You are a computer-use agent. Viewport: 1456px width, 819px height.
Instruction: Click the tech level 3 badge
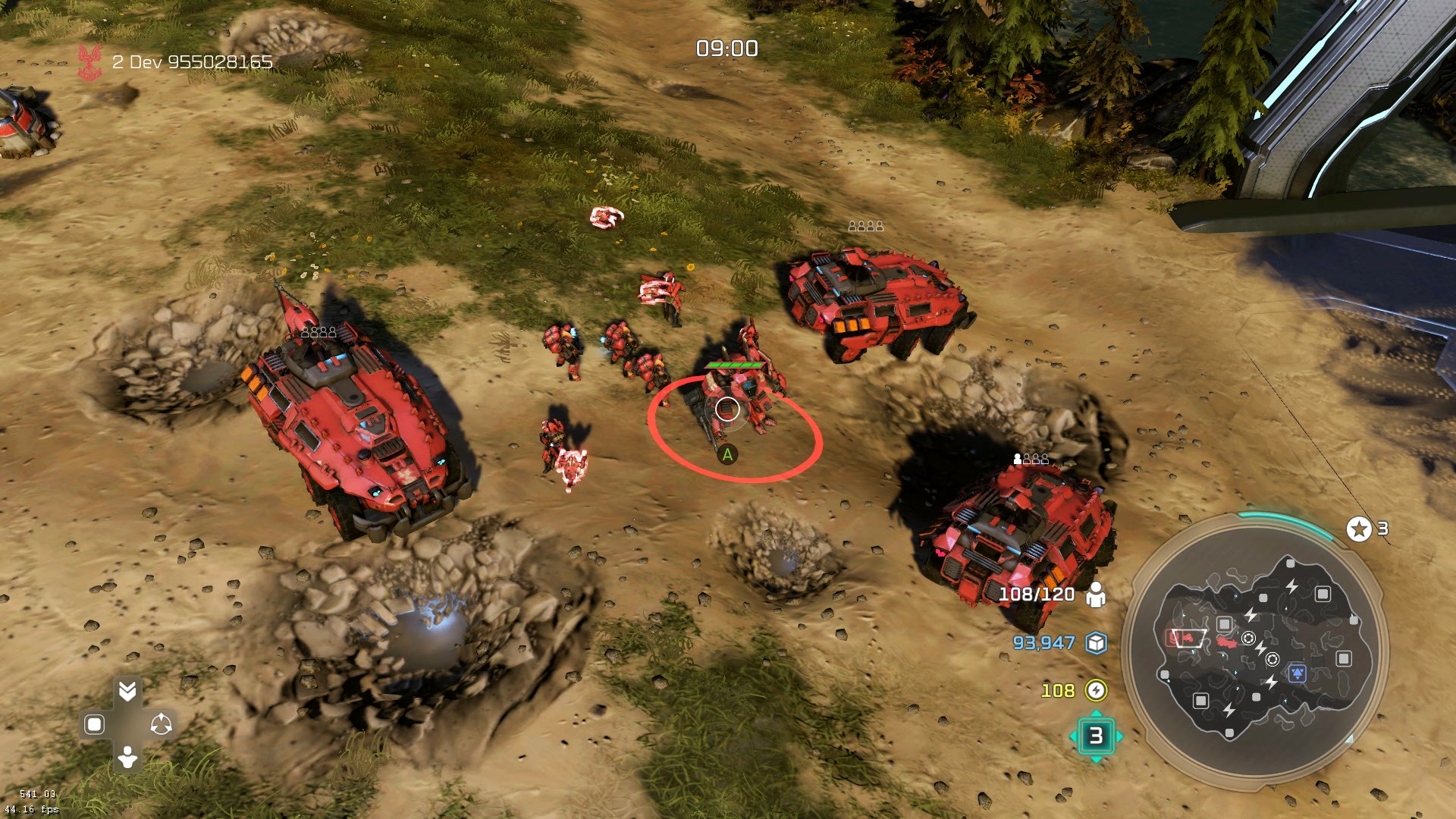click(x=1096, y=736)
